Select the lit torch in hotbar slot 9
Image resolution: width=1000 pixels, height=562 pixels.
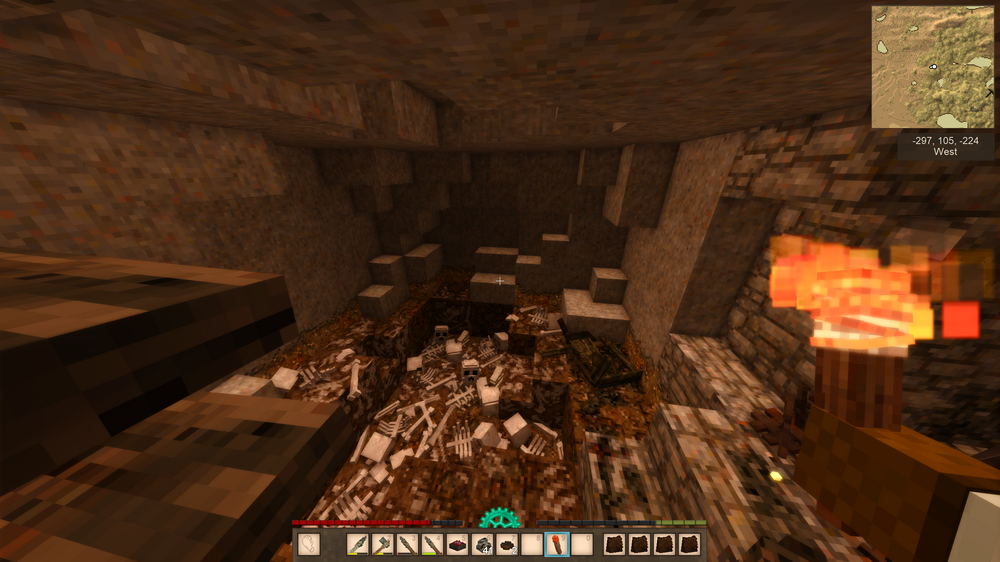(556, 545)
